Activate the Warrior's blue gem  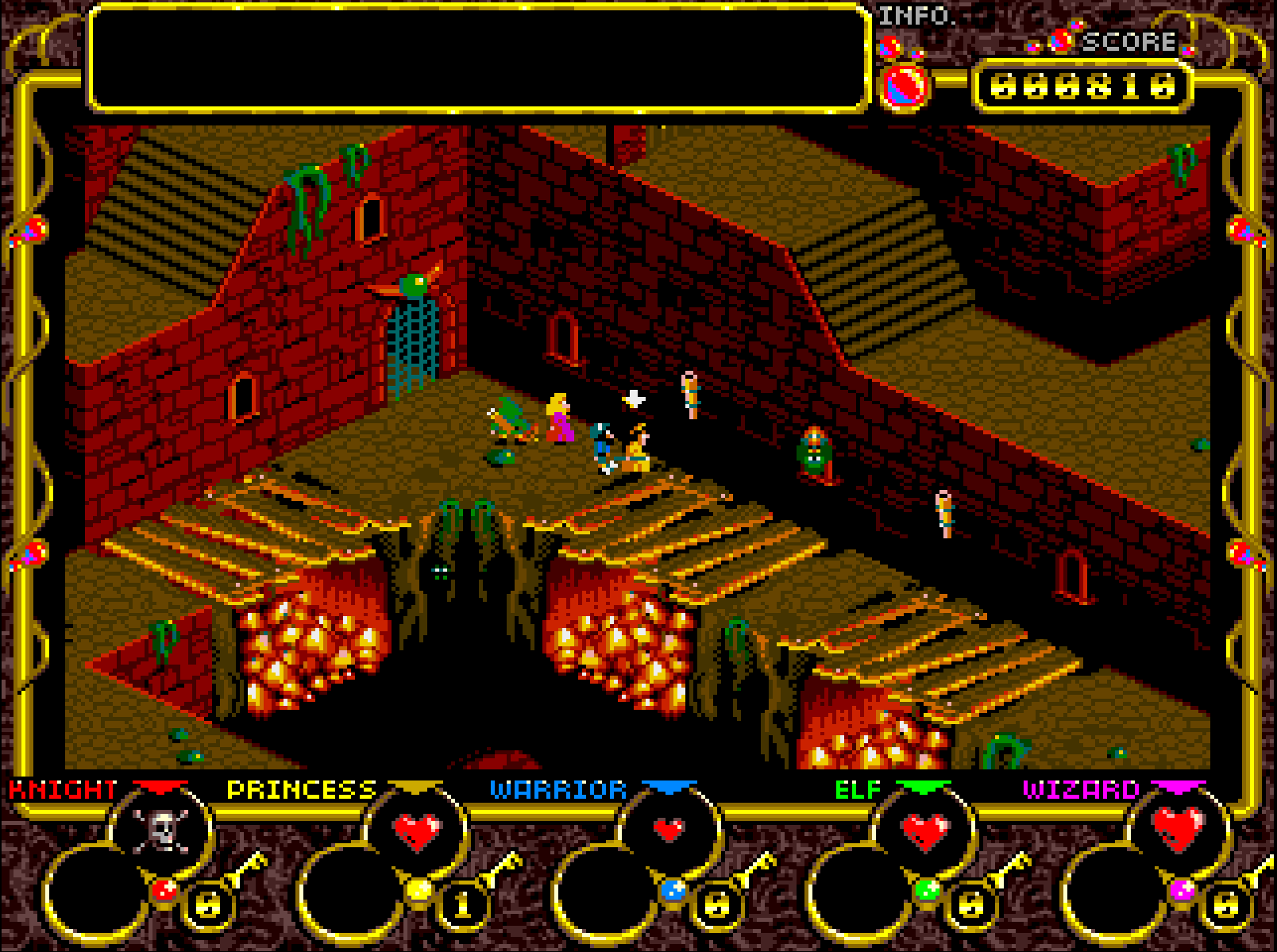pos(673,890)
